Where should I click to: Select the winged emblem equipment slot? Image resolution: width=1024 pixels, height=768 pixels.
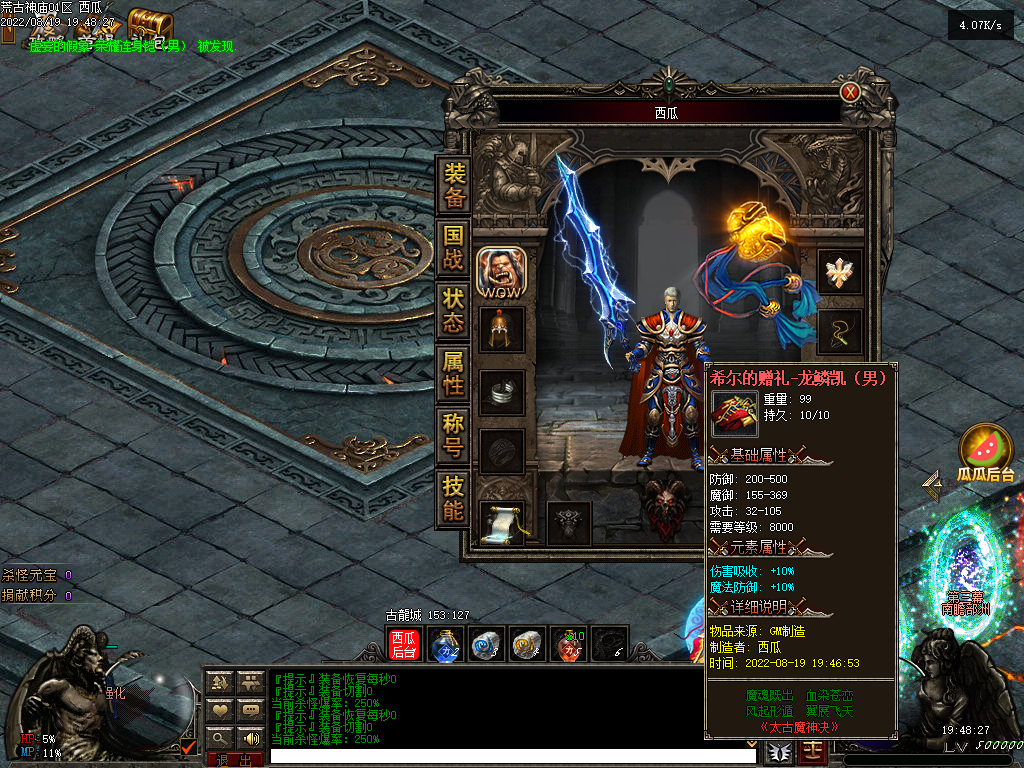[x=839, y=270]
